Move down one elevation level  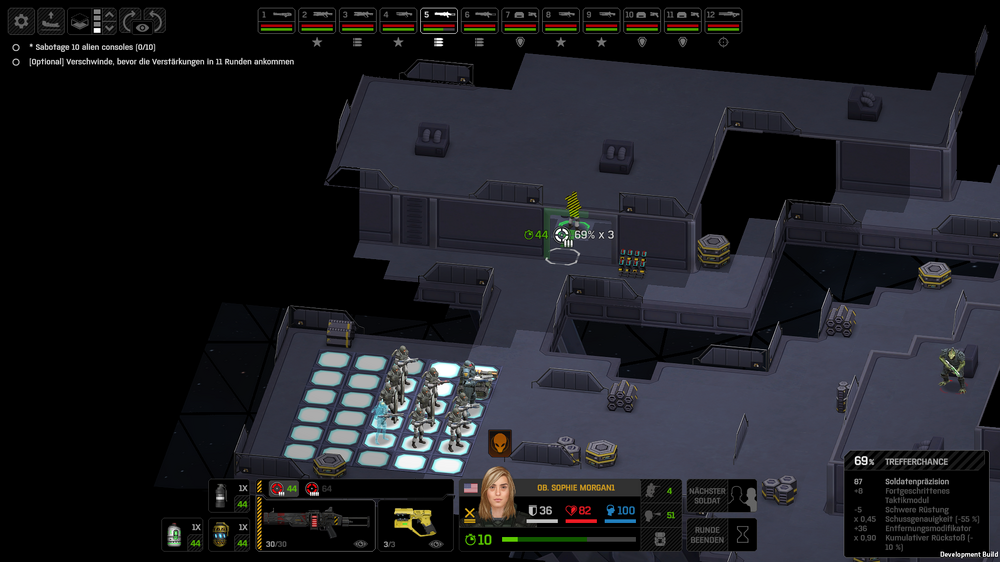(109, 28)
